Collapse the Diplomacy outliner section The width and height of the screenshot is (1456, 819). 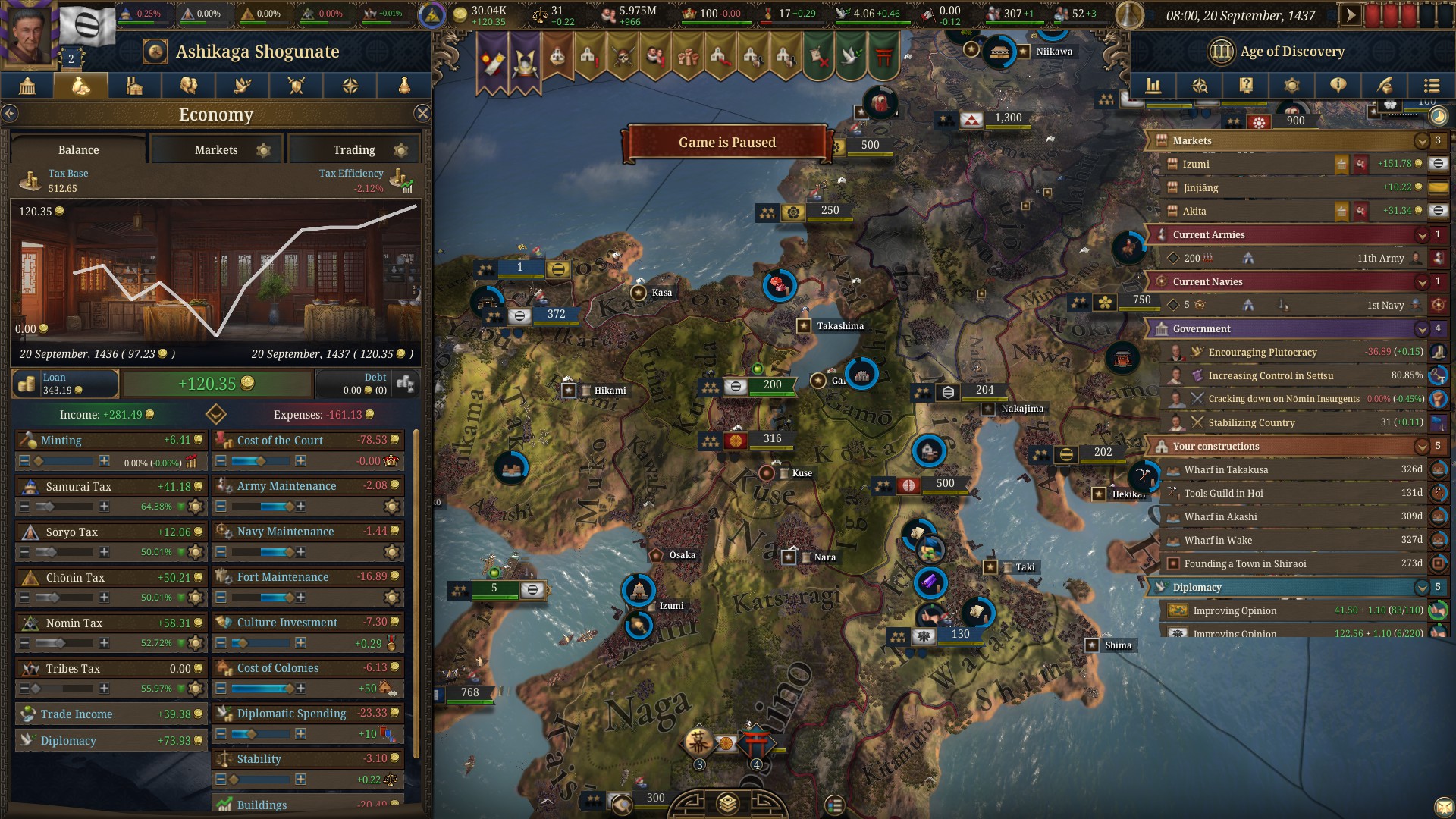tap(1422, 588)
